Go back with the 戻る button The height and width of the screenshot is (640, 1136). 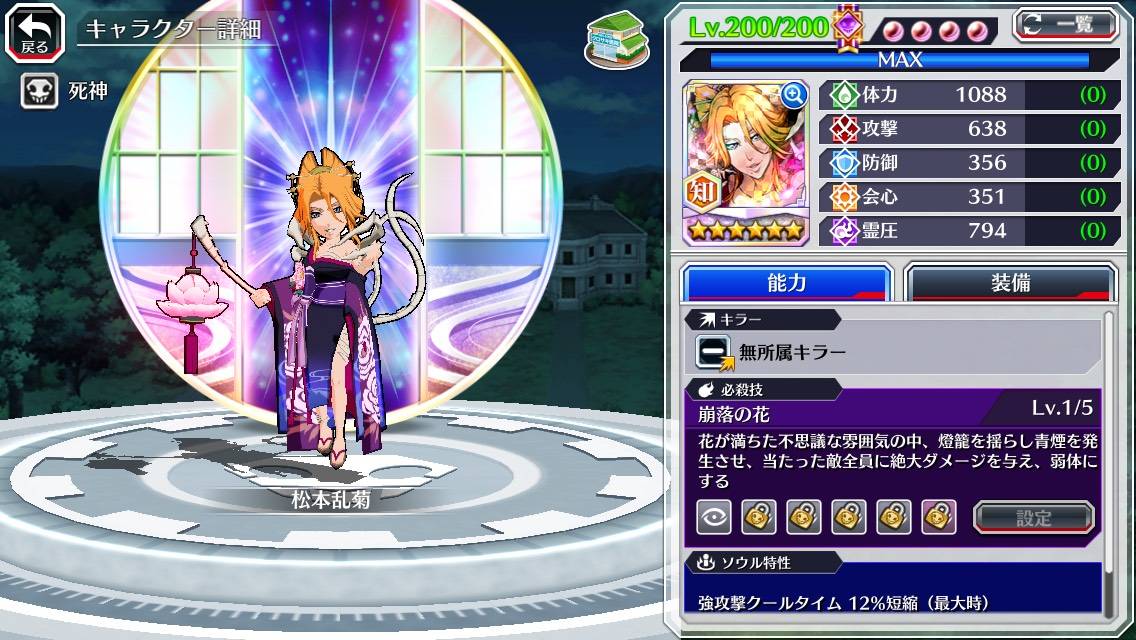pyautogui.click(x=34, y=32)
